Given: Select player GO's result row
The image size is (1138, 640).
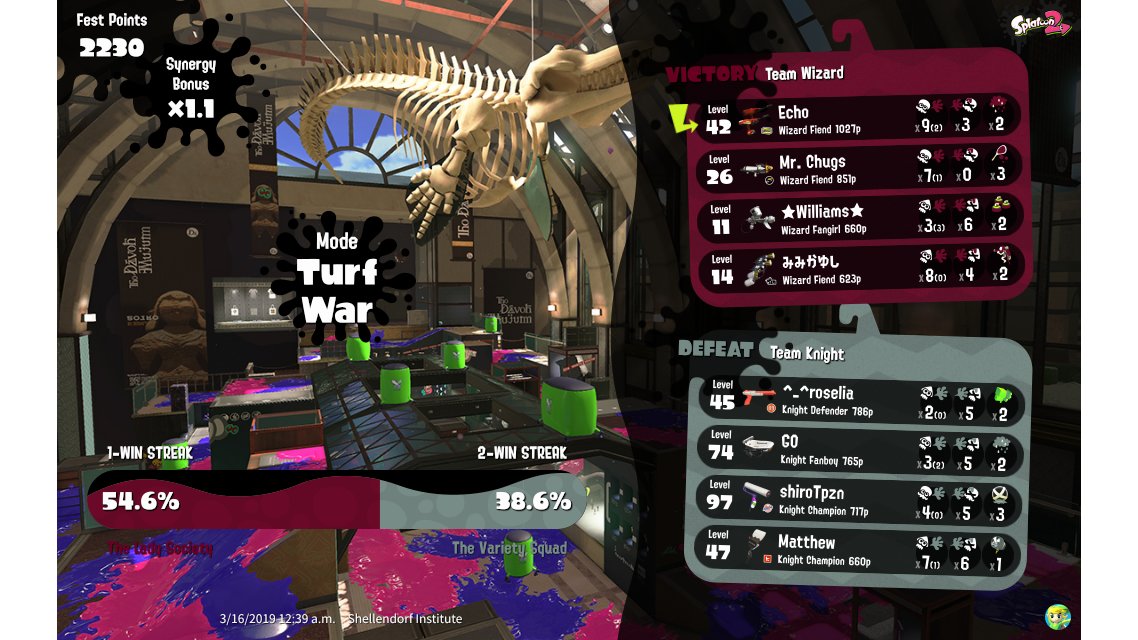Looking at the screenshot, I should [x=858, y=450].
